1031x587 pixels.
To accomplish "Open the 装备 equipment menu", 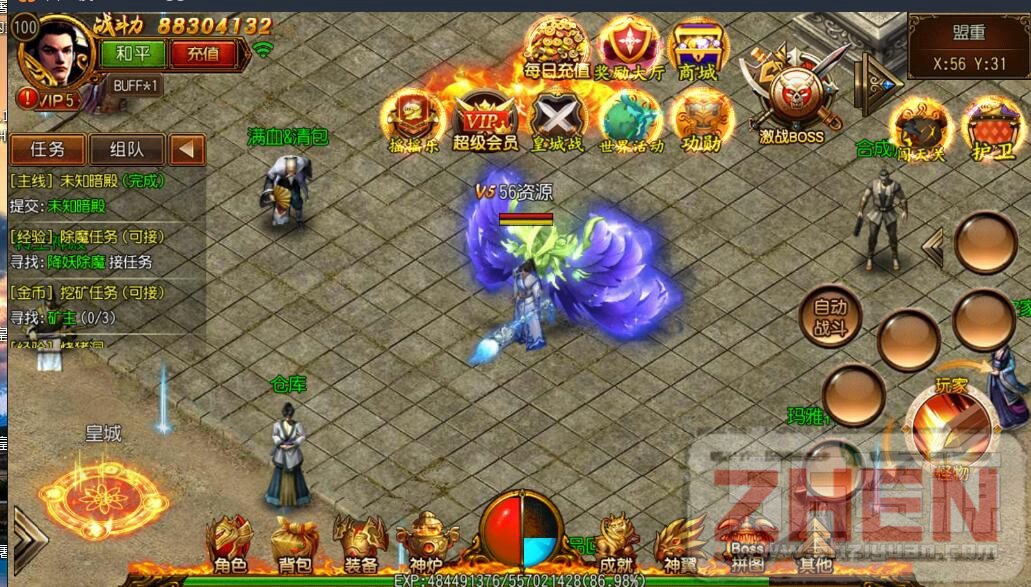I will [360, 543].
